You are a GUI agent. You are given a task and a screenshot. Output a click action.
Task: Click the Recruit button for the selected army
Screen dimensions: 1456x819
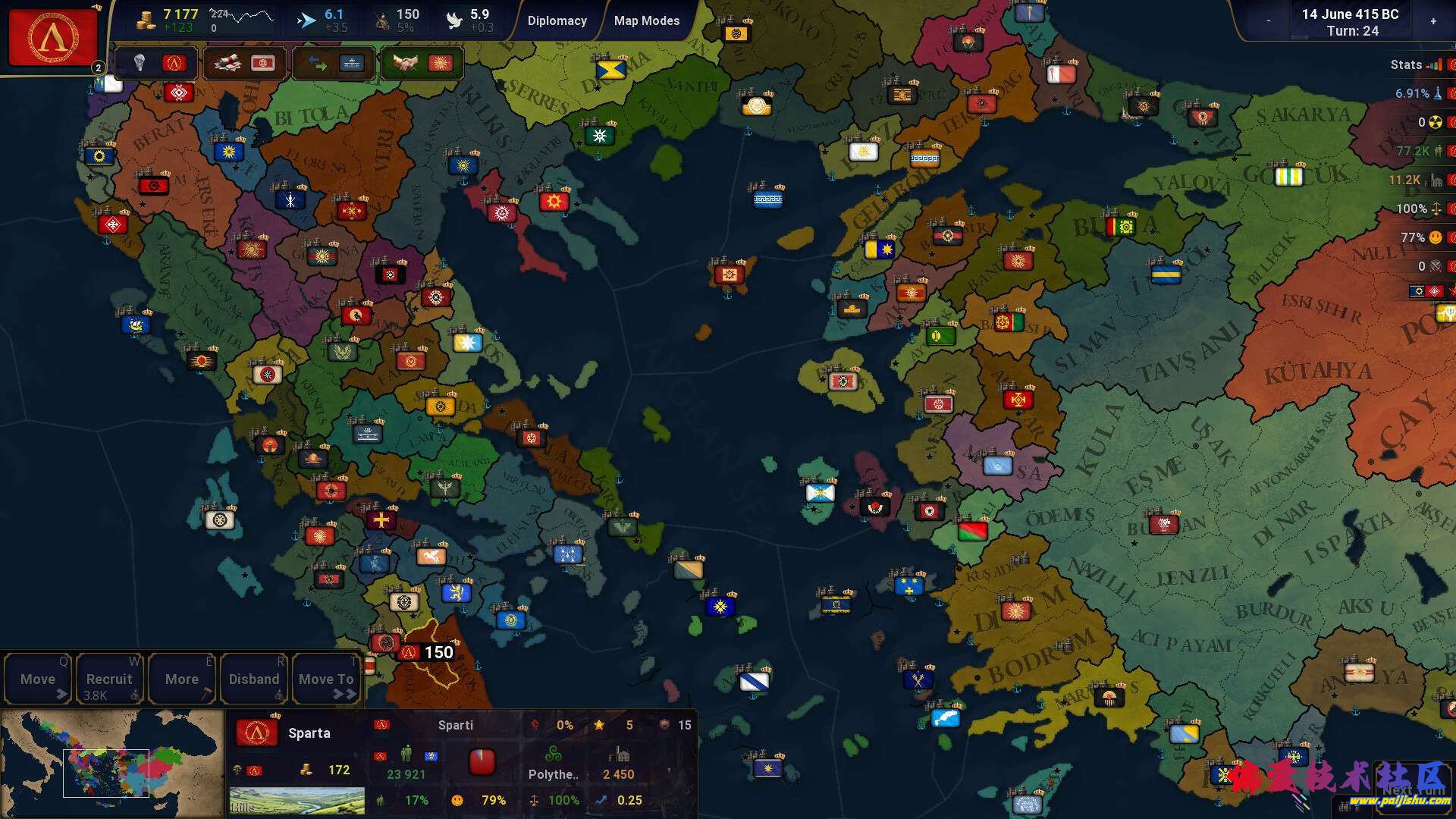pos(109,677)
